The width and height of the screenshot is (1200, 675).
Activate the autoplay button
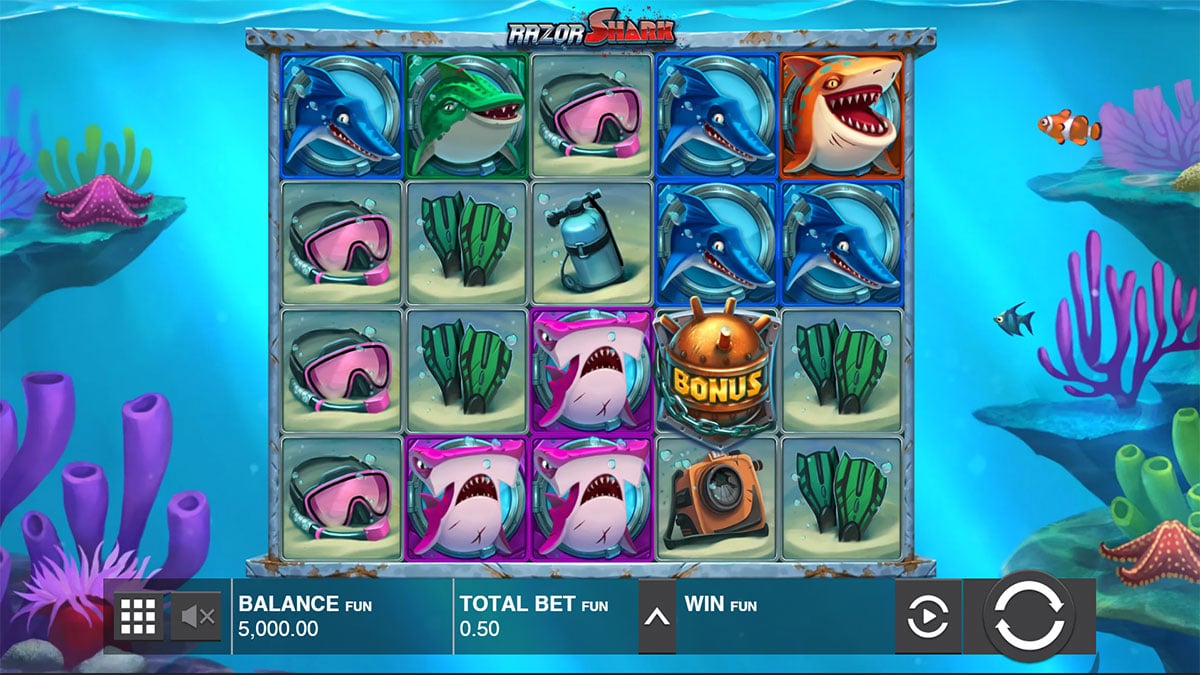(927, 617)
